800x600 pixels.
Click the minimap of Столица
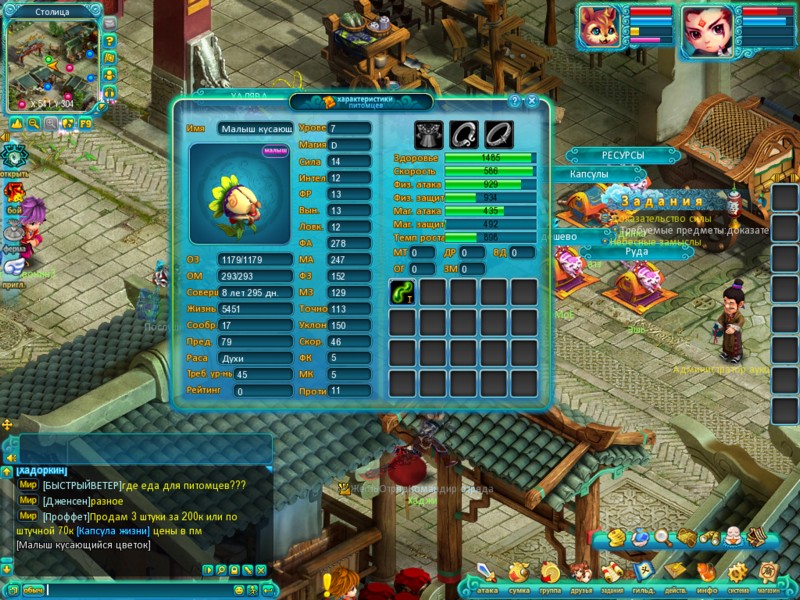point(50,62)
